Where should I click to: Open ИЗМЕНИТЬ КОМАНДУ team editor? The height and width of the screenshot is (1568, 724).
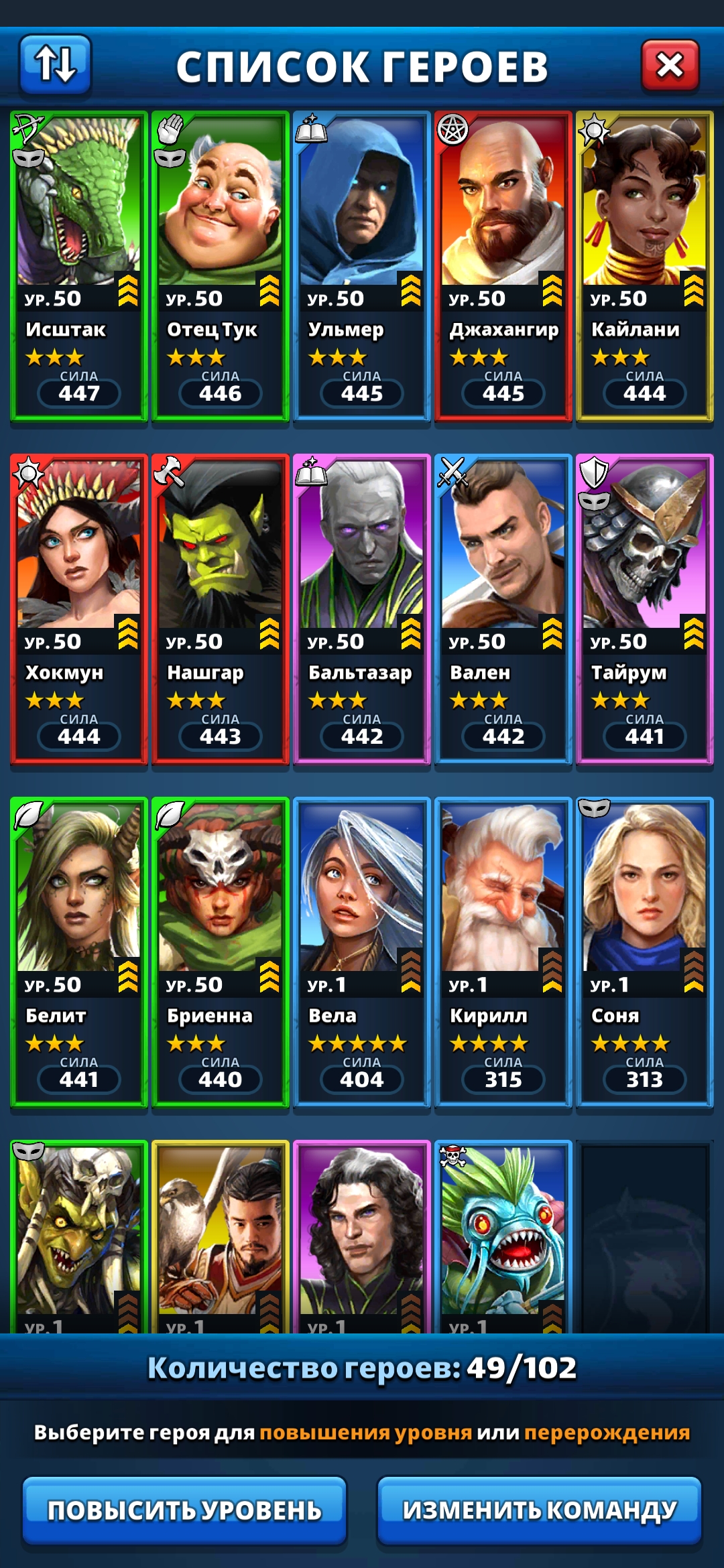[539, 1510]
